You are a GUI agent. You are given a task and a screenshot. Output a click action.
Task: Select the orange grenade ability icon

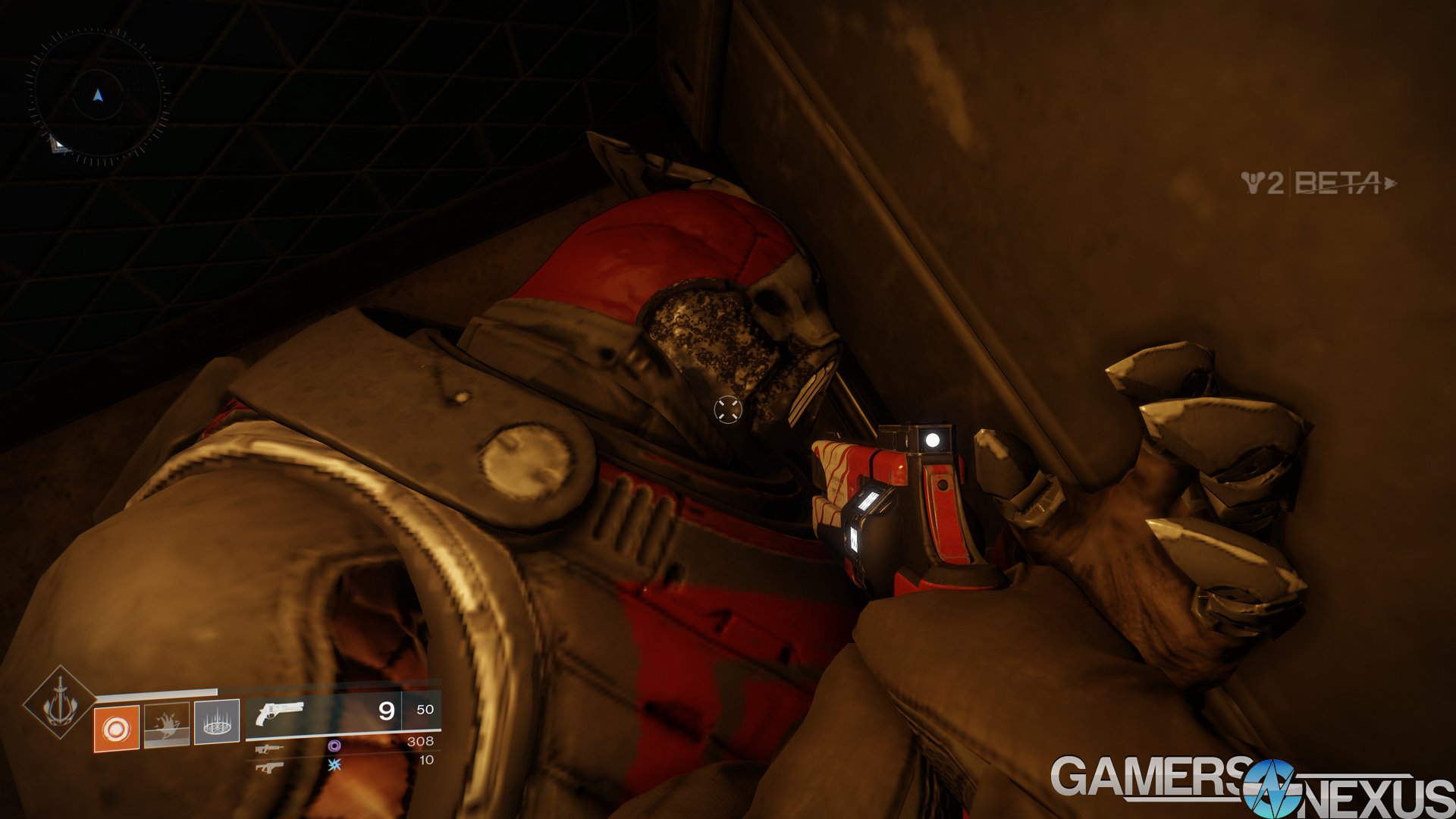[116, 729]
